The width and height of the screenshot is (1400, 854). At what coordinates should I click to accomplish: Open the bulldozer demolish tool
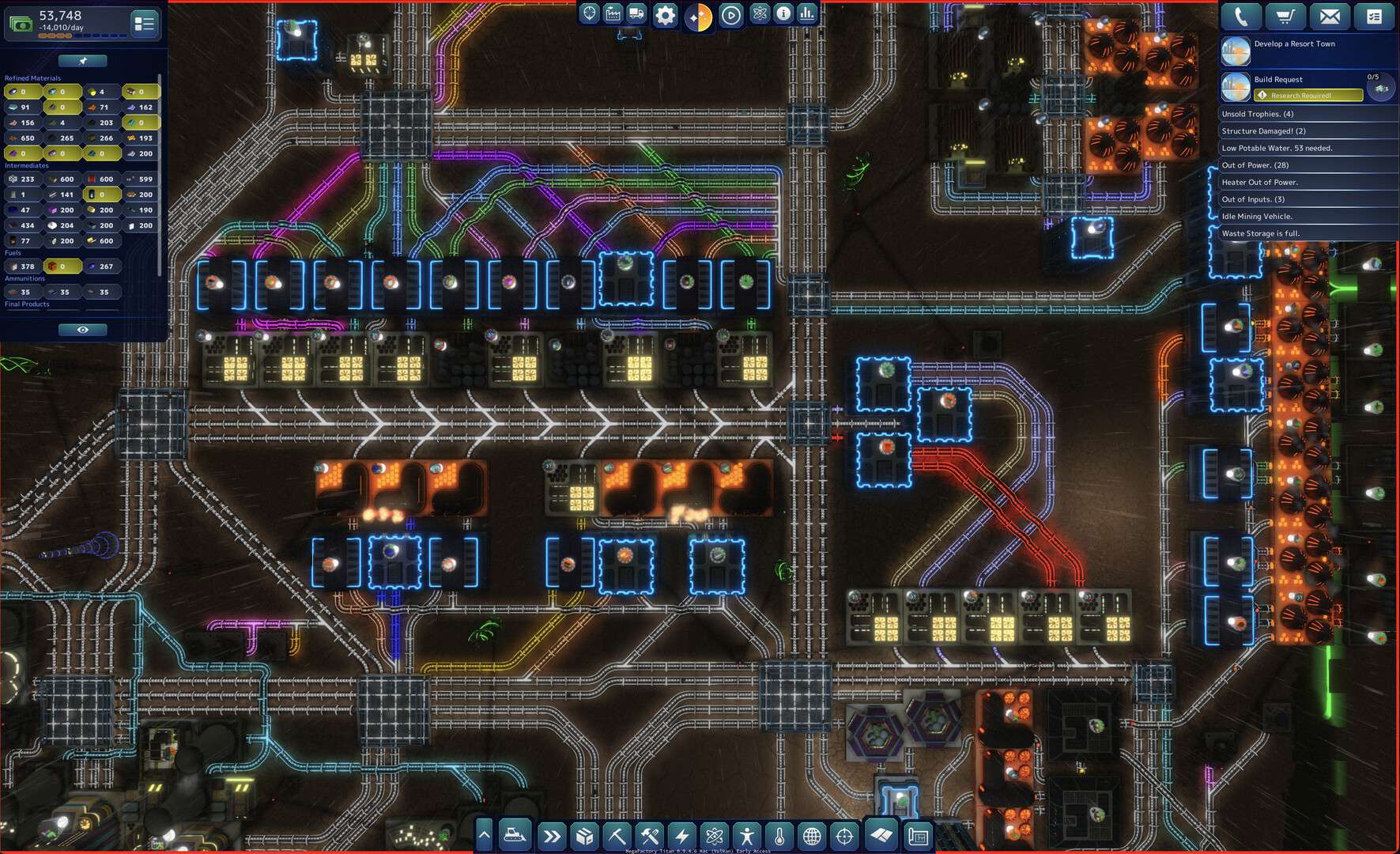pyautogui.click(x=515, y=835)
